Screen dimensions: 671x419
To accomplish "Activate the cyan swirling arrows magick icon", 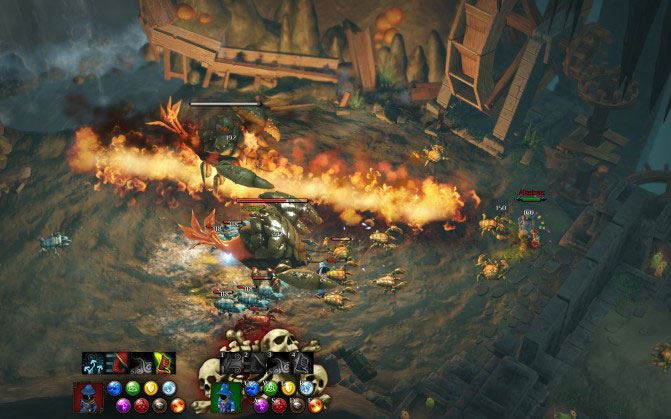I will click(x=95, y=363).
